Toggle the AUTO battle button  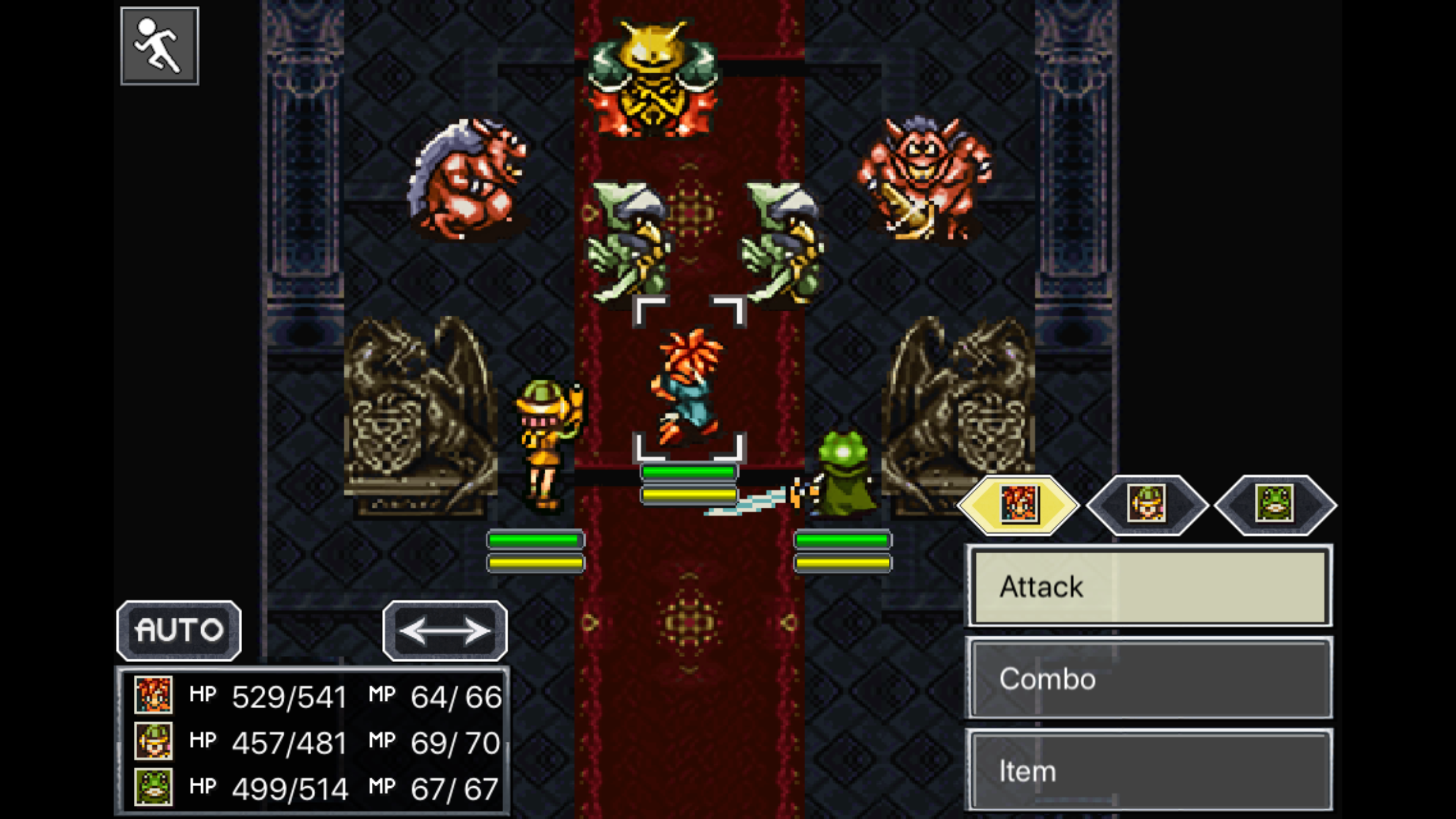tap(179, 630)
